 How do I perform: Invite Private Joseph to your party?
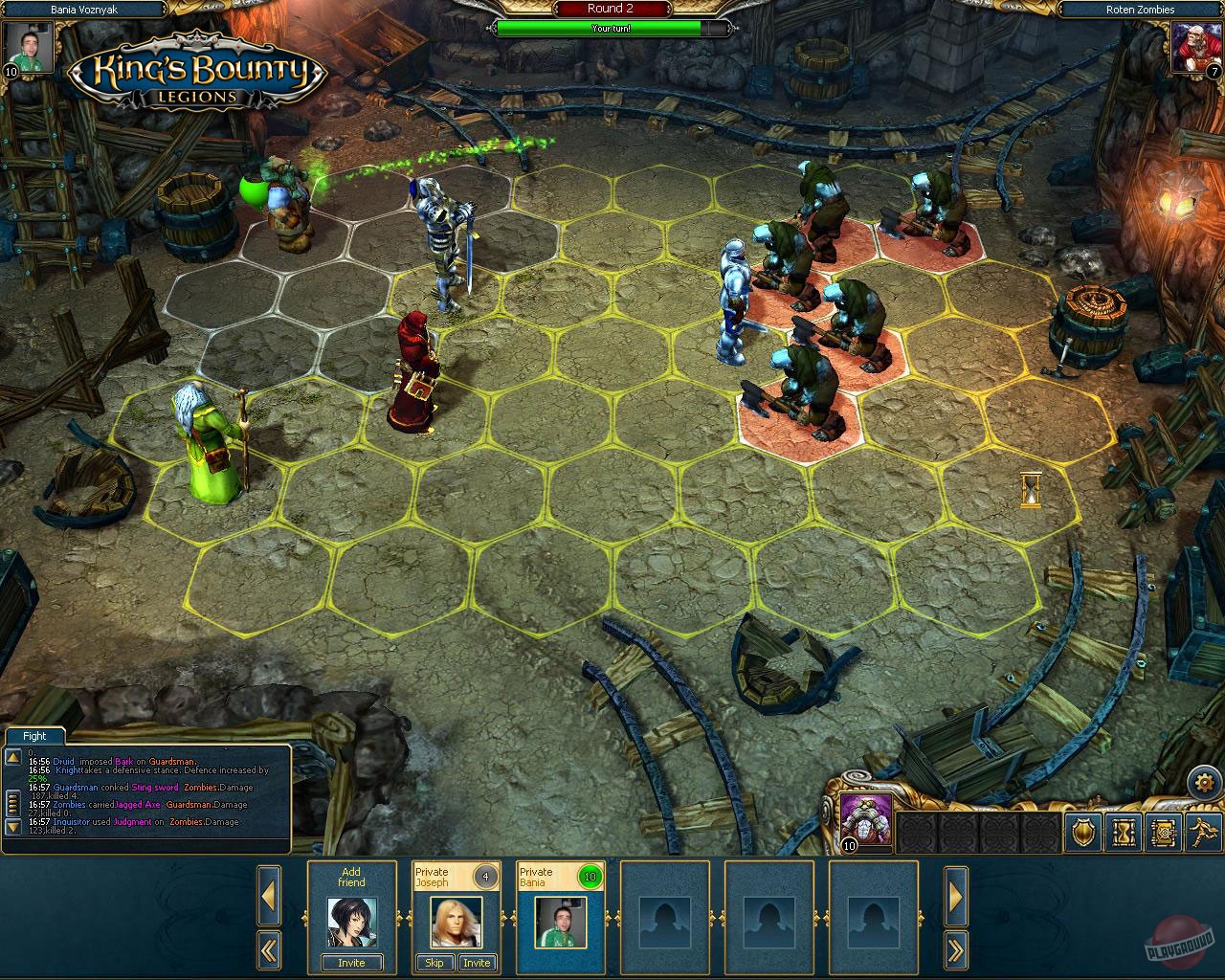point(477,963)
